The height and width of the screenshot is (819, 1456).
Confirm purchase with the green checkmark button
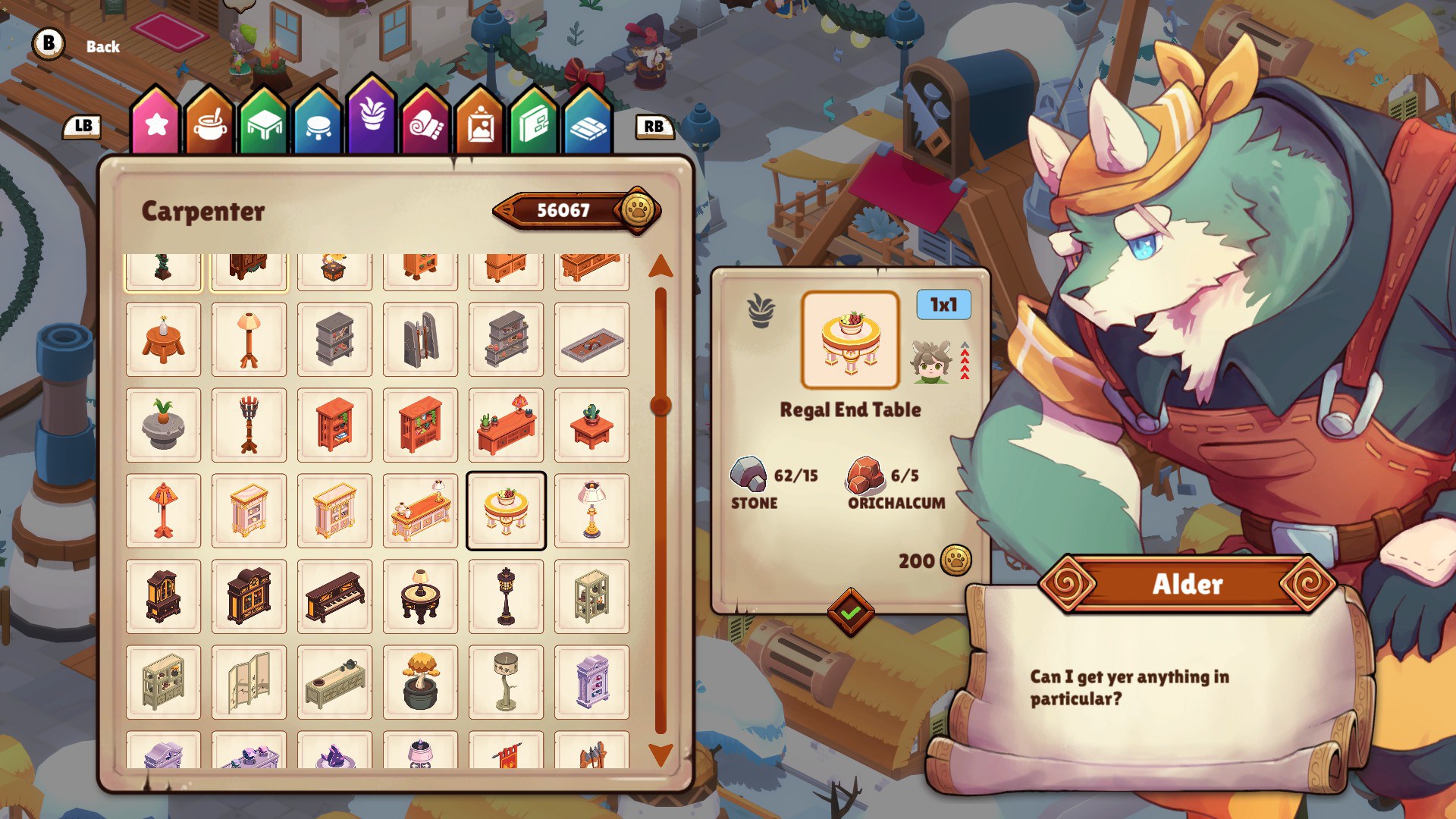pyautogui.click(x=850, y=612)
